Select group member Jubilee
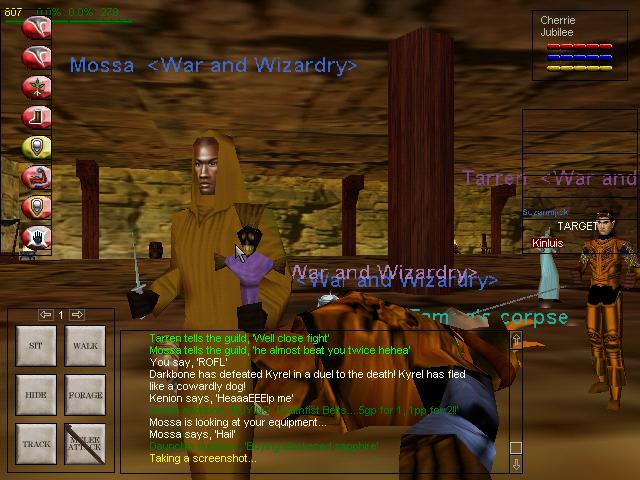640x480 pixels. (558, 32)
